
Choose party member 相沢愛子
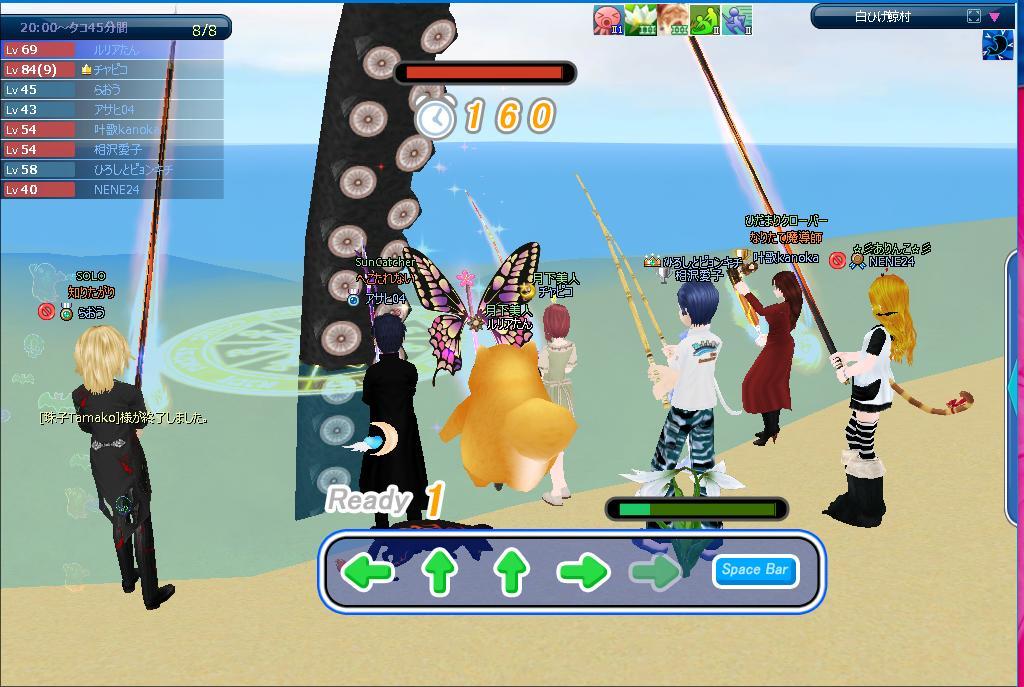pos(117,150)
